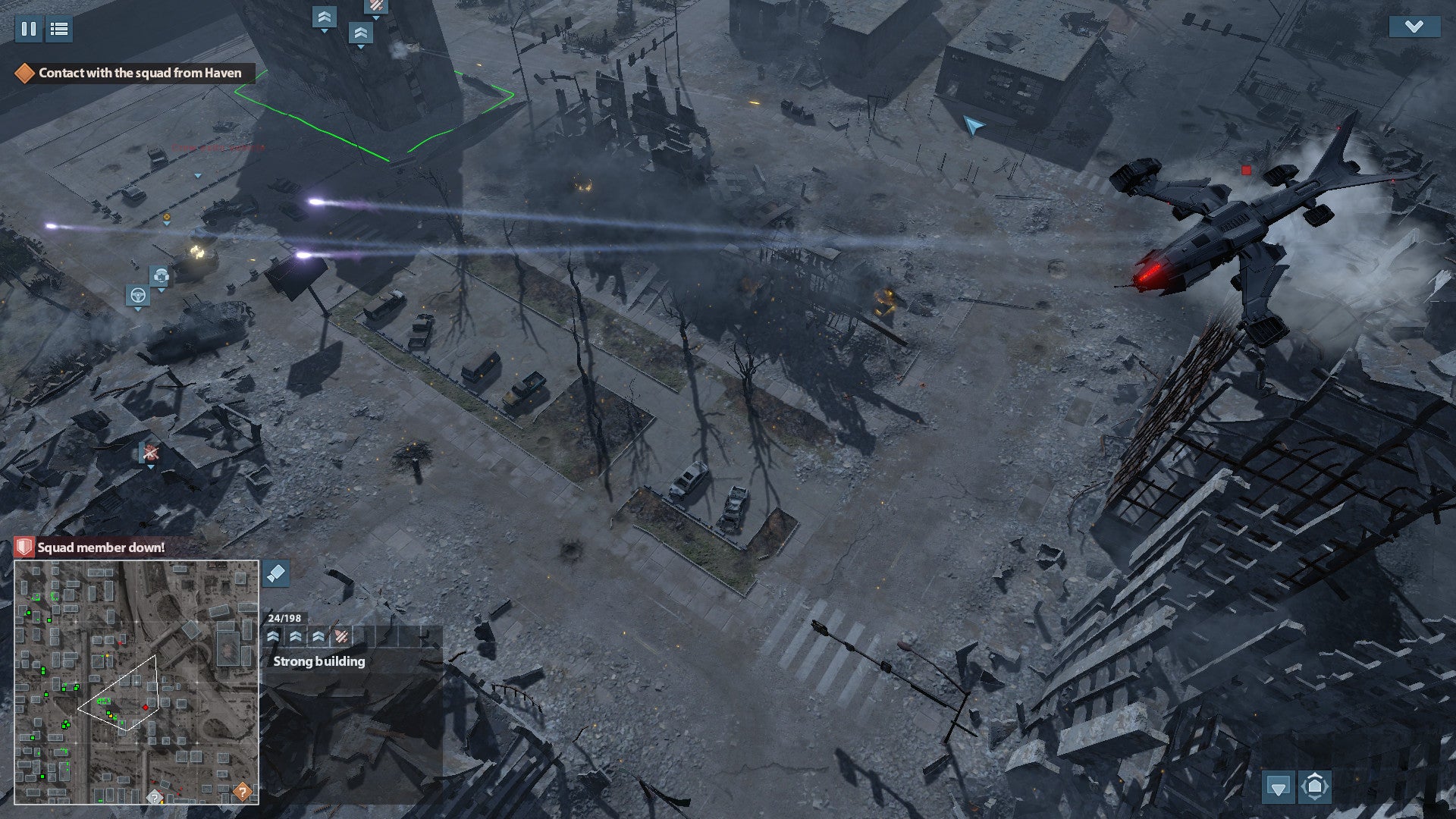Pause the game
This screenshot has width=1456, height=819.
pyautogui.click(x=28, y=30)
